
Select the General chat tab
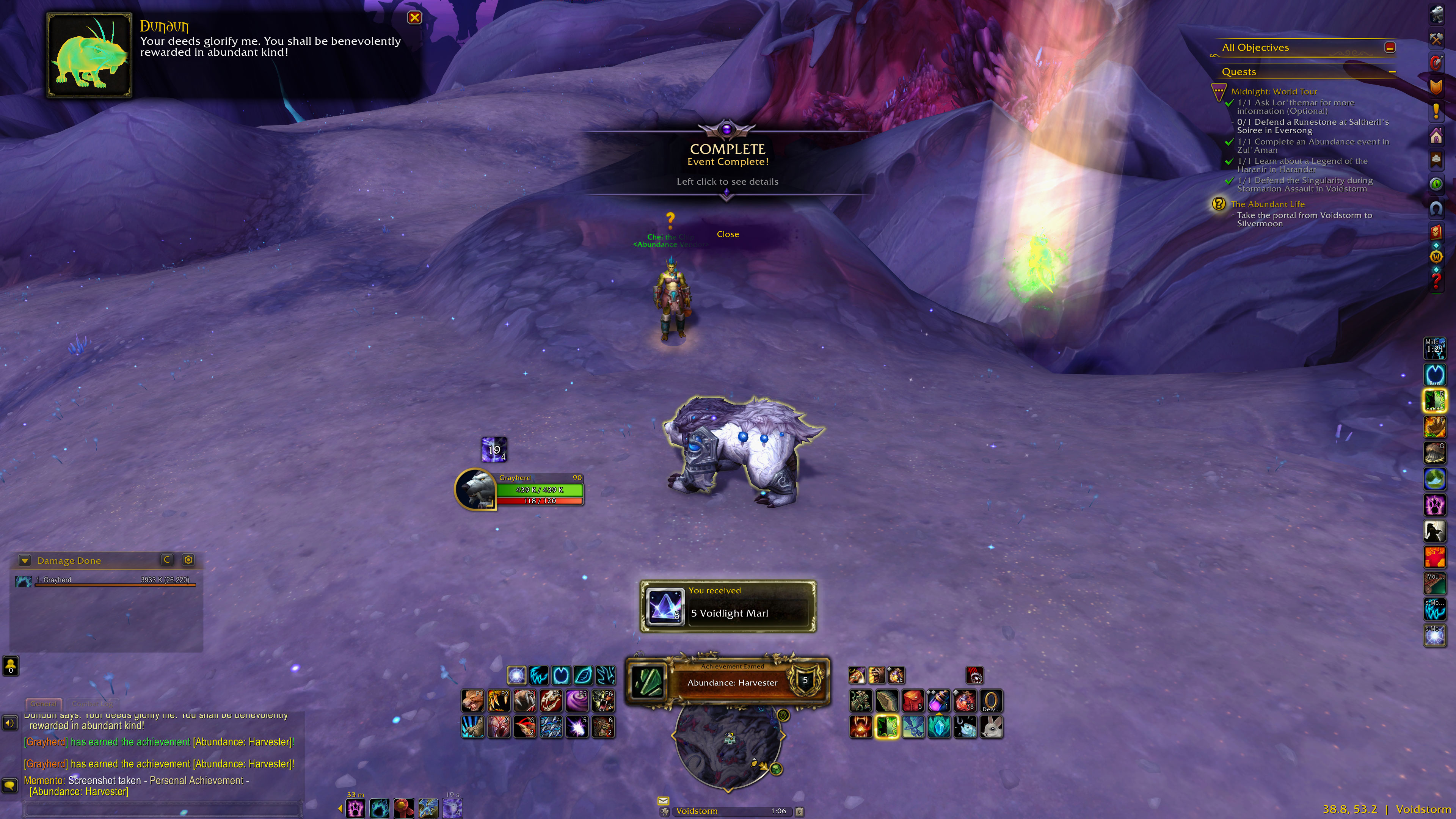[43, 704]
